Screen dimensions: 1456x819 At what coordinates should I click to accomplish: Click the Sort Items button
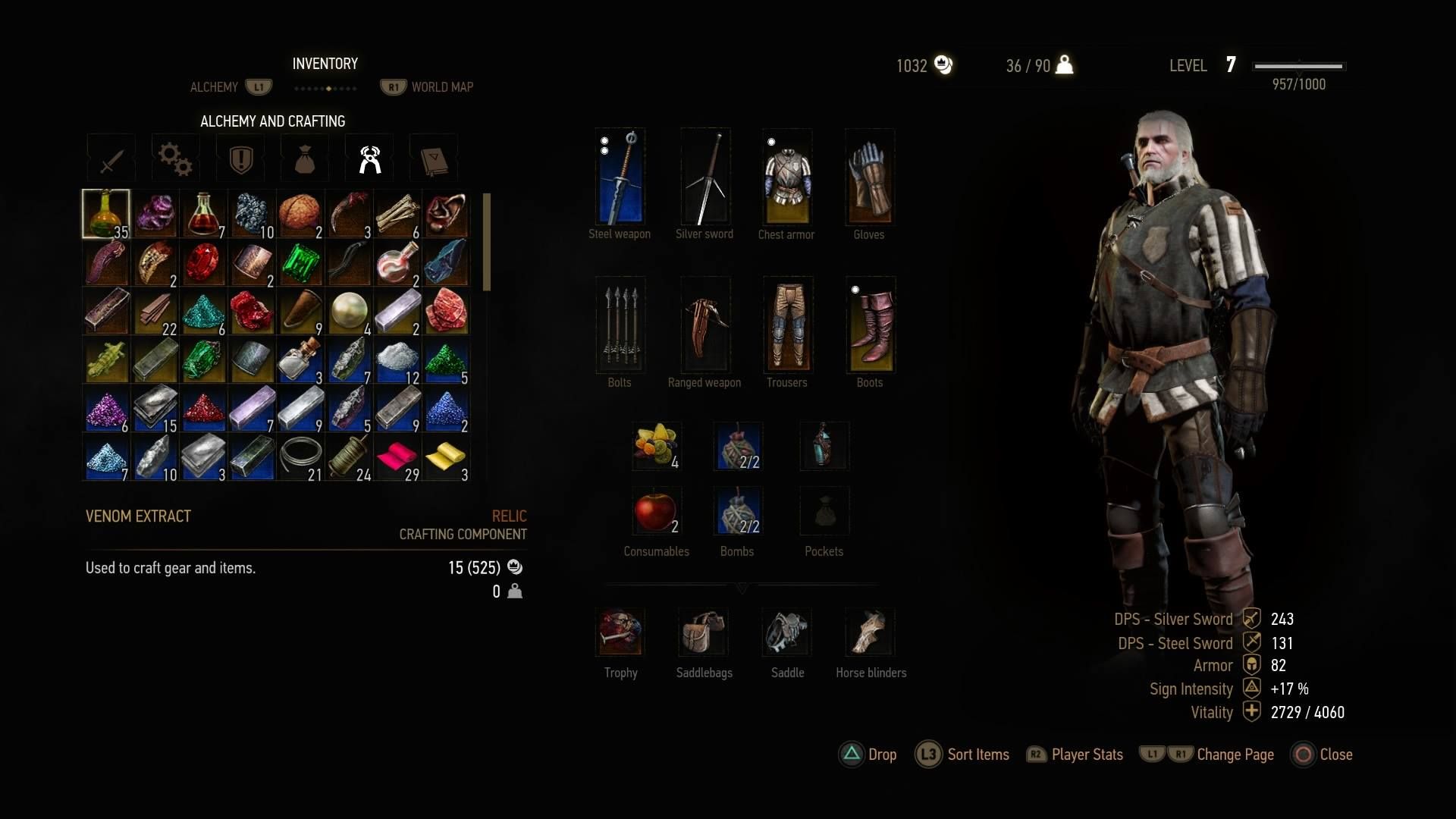coord(977,755)
